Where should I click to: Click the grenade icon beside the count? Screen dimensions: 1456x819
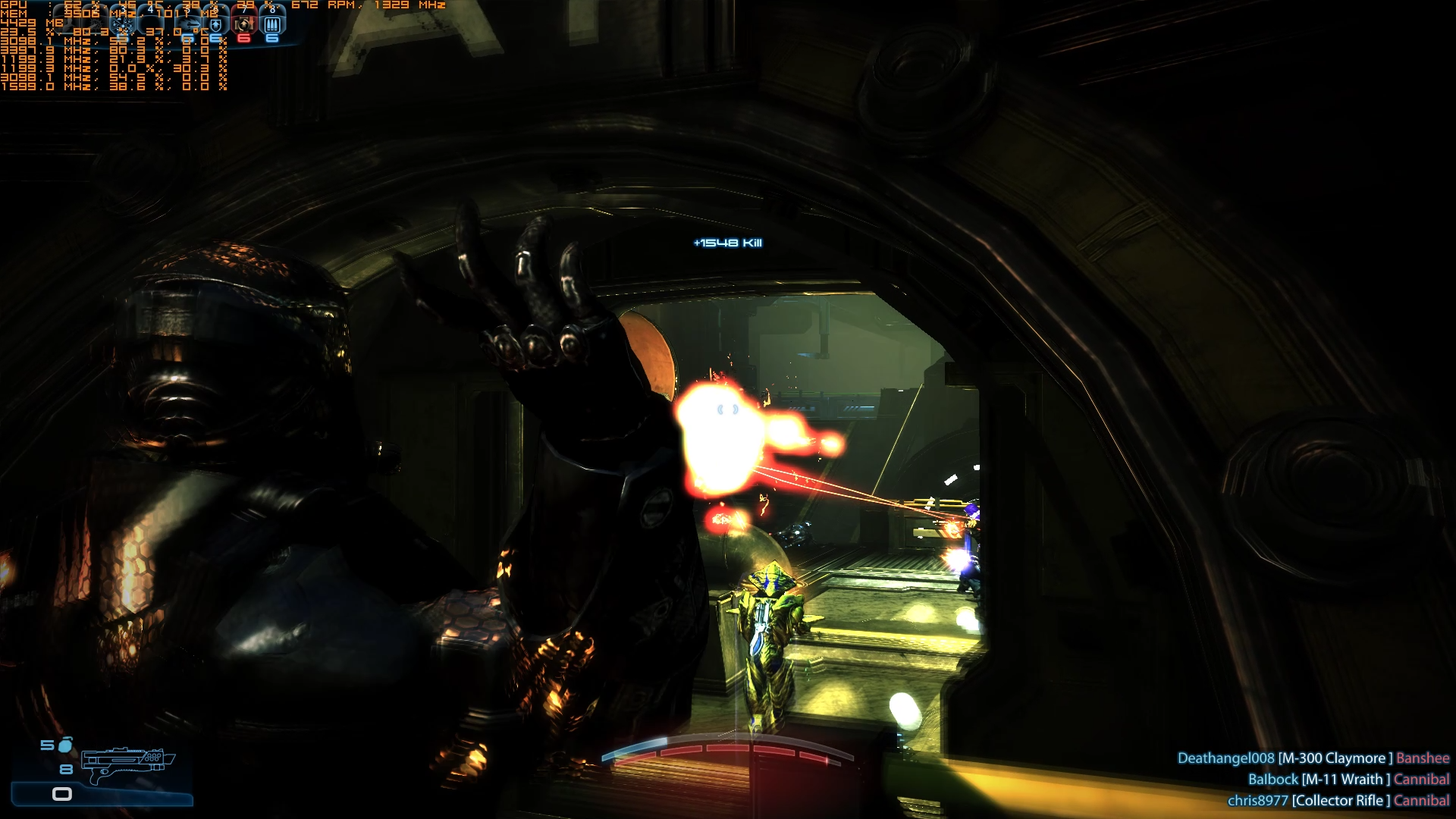tap(66, 745)
